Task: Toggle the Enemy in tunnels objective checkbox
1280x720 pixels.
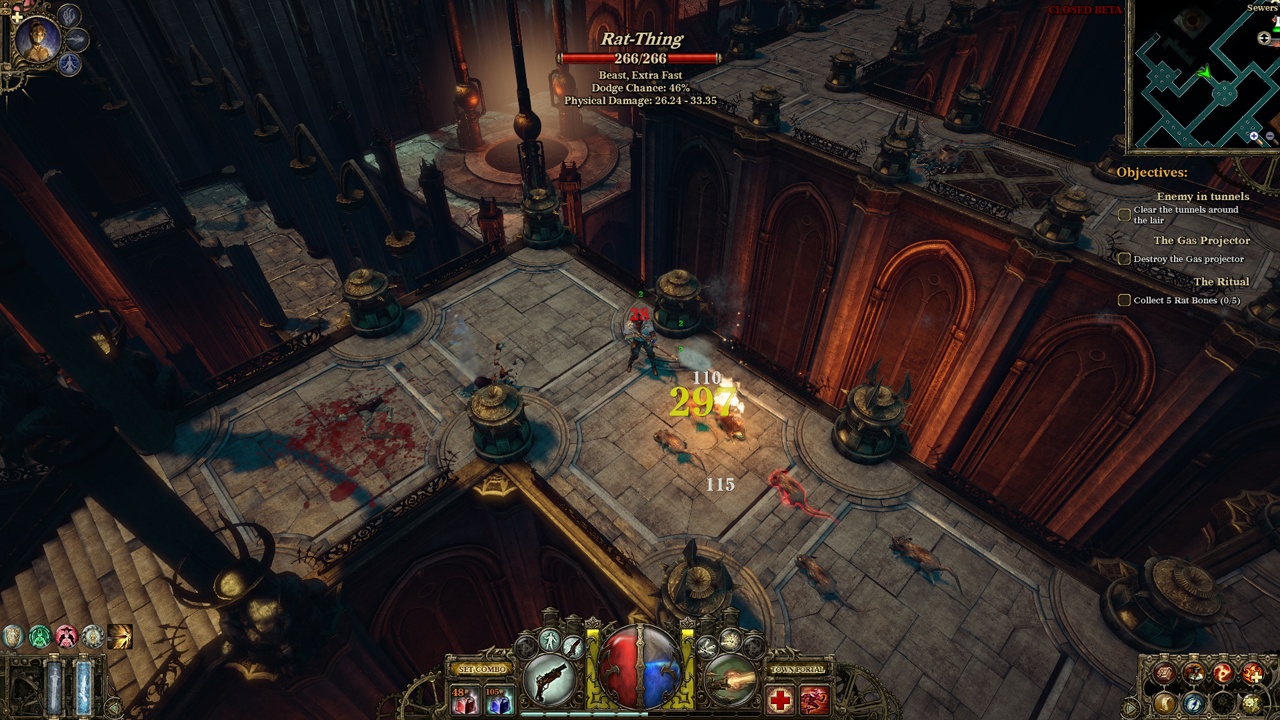Action: tap(1124, 214)
